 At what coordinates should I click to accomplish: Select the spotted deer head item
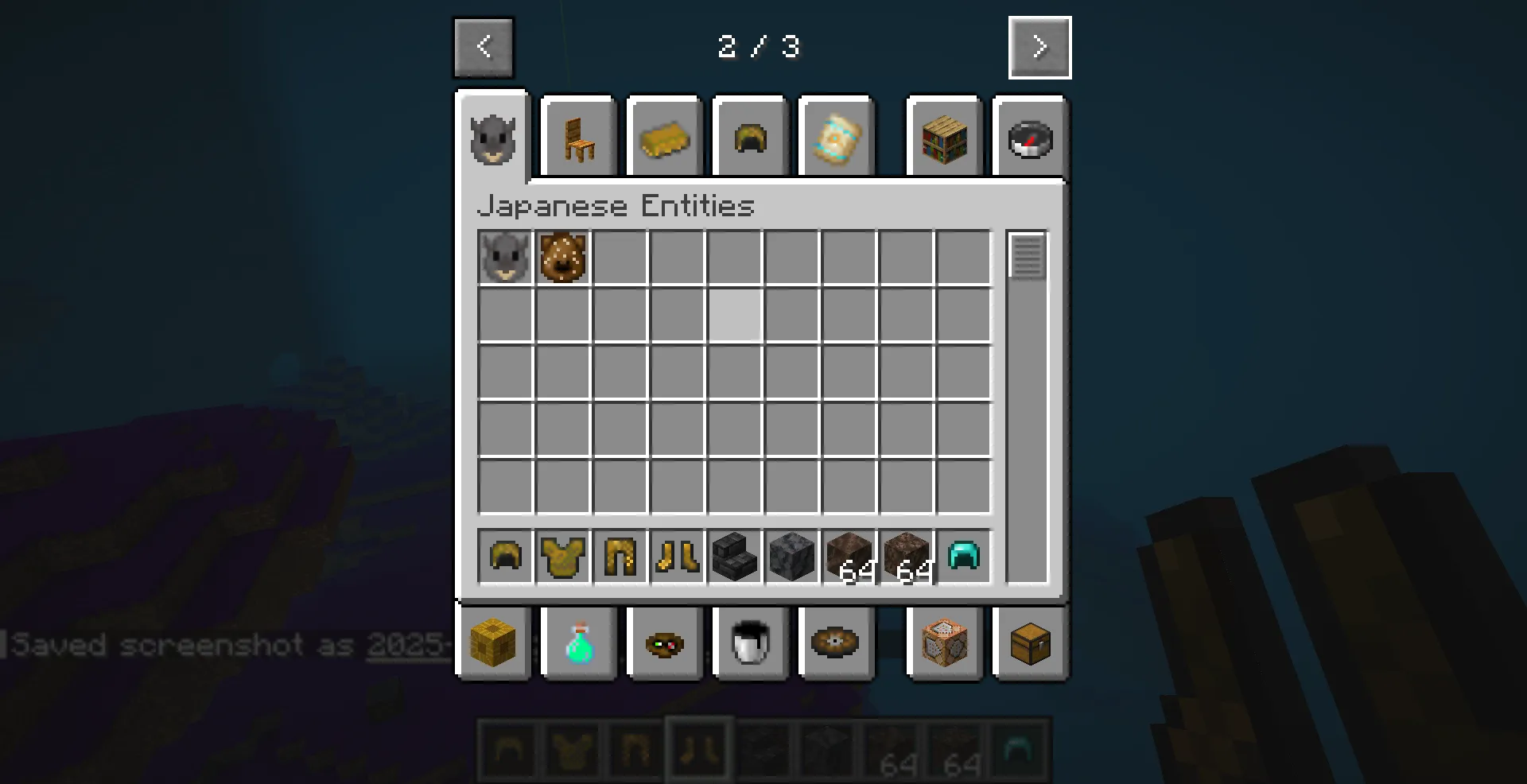(563, 256)
